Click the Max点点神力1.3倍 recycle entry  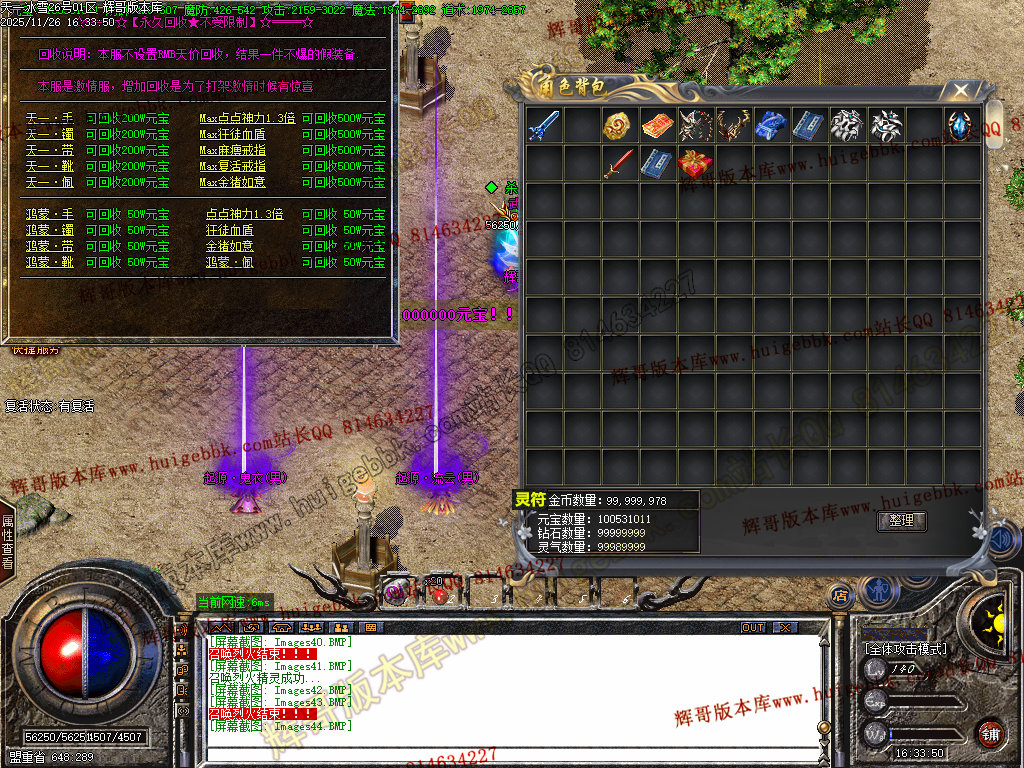(247, 118)
